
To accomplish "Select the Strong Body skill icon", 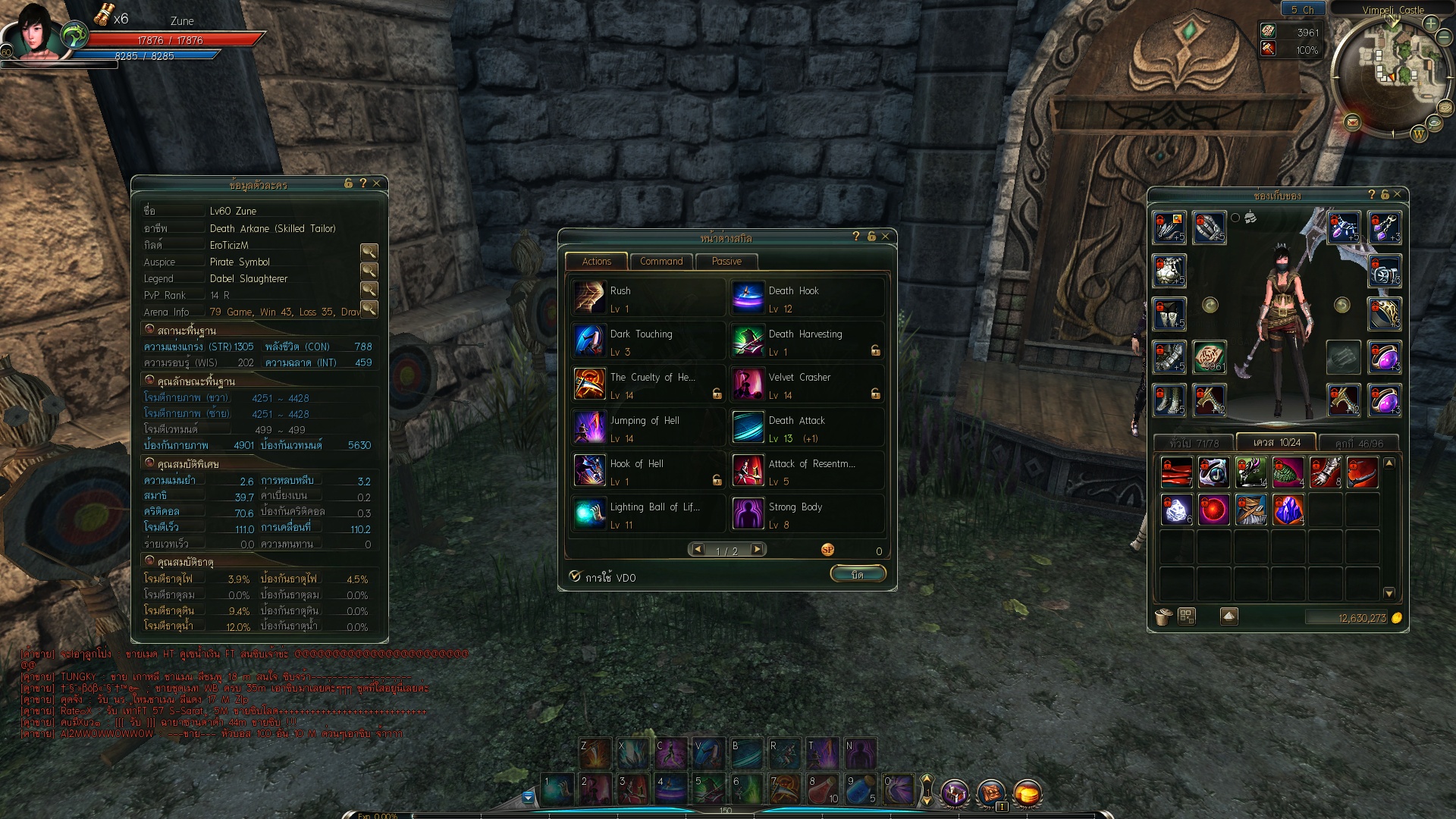I will click(x=748, y=514).
